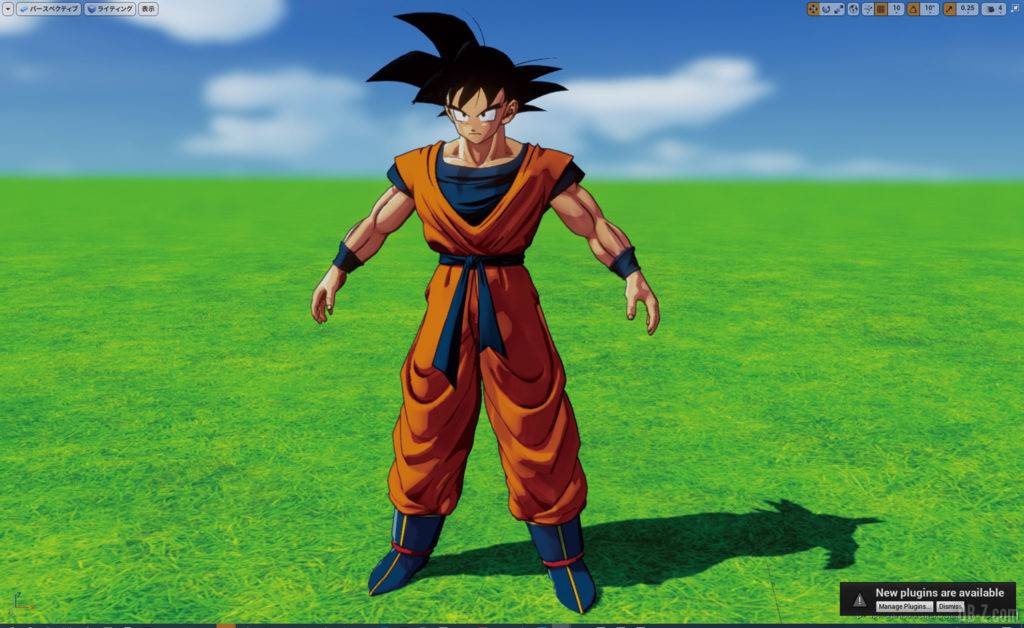Click Manage Plugins in the notification
Viewport: 1024px width, 628px height.
point(904,607)
